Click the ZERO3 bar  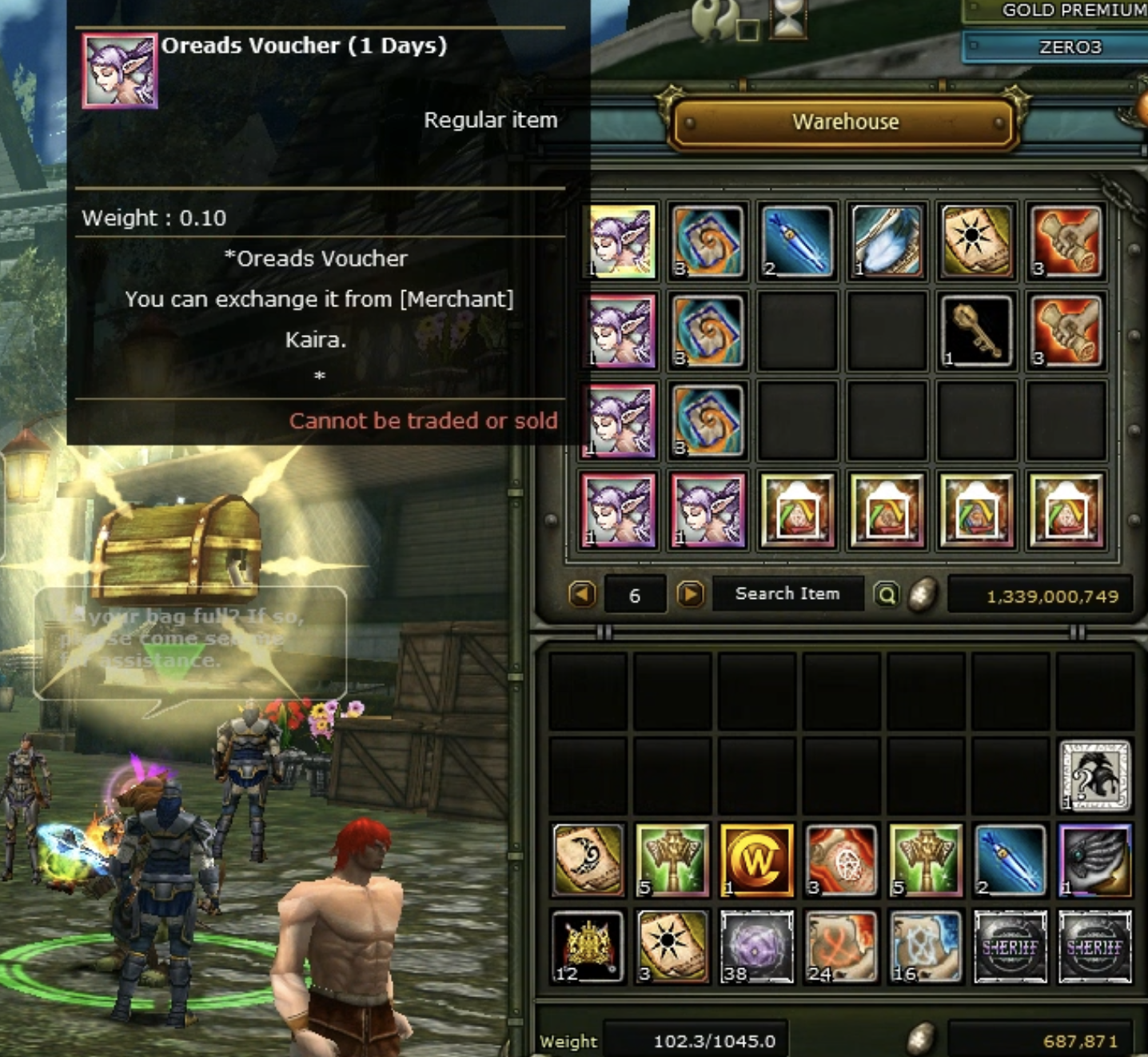click(x=1068, y=47)
